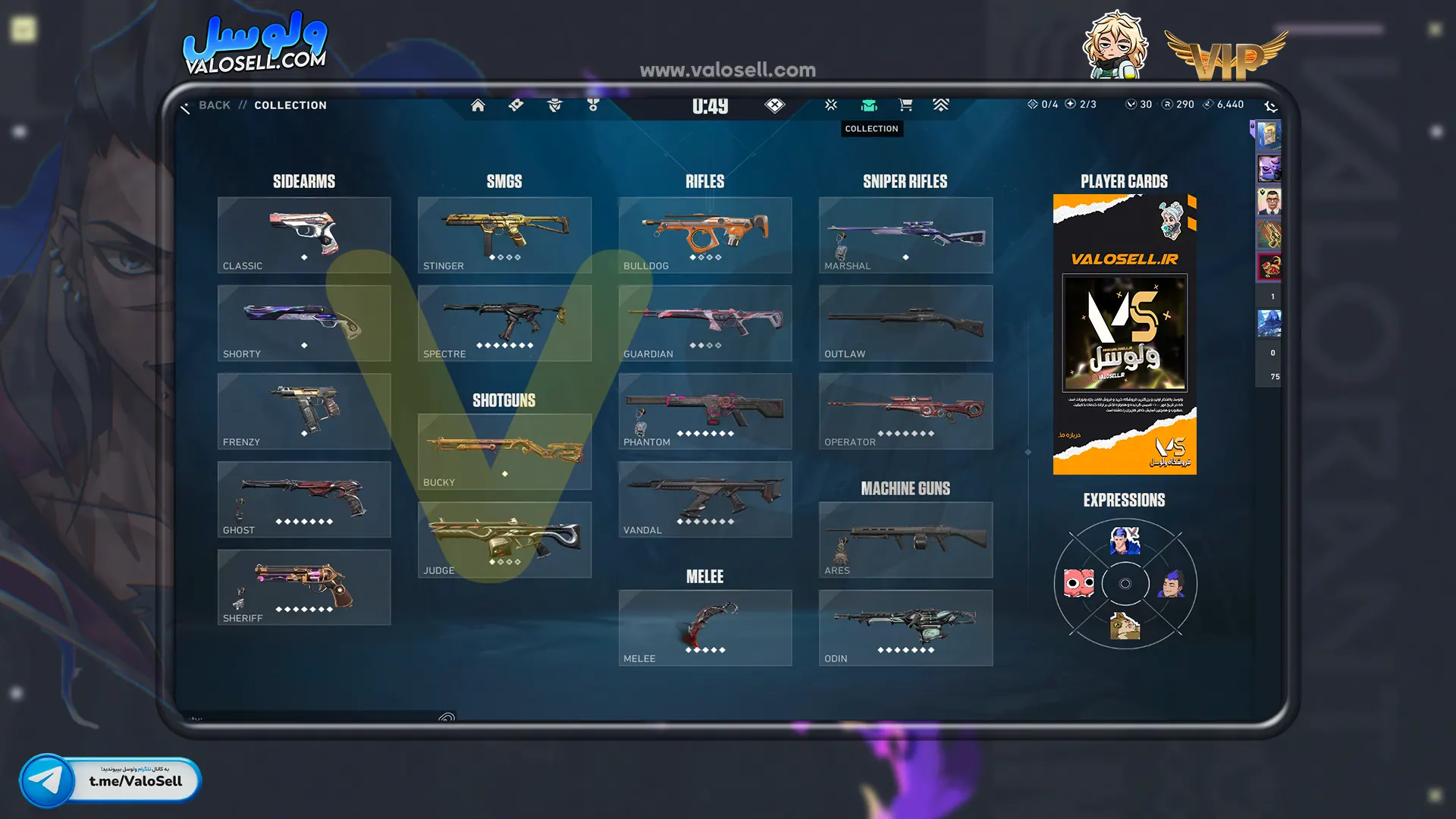Screen dimensions: 1456x819
Task: Select the Classic sidearm slot
Action: [304, 235]
